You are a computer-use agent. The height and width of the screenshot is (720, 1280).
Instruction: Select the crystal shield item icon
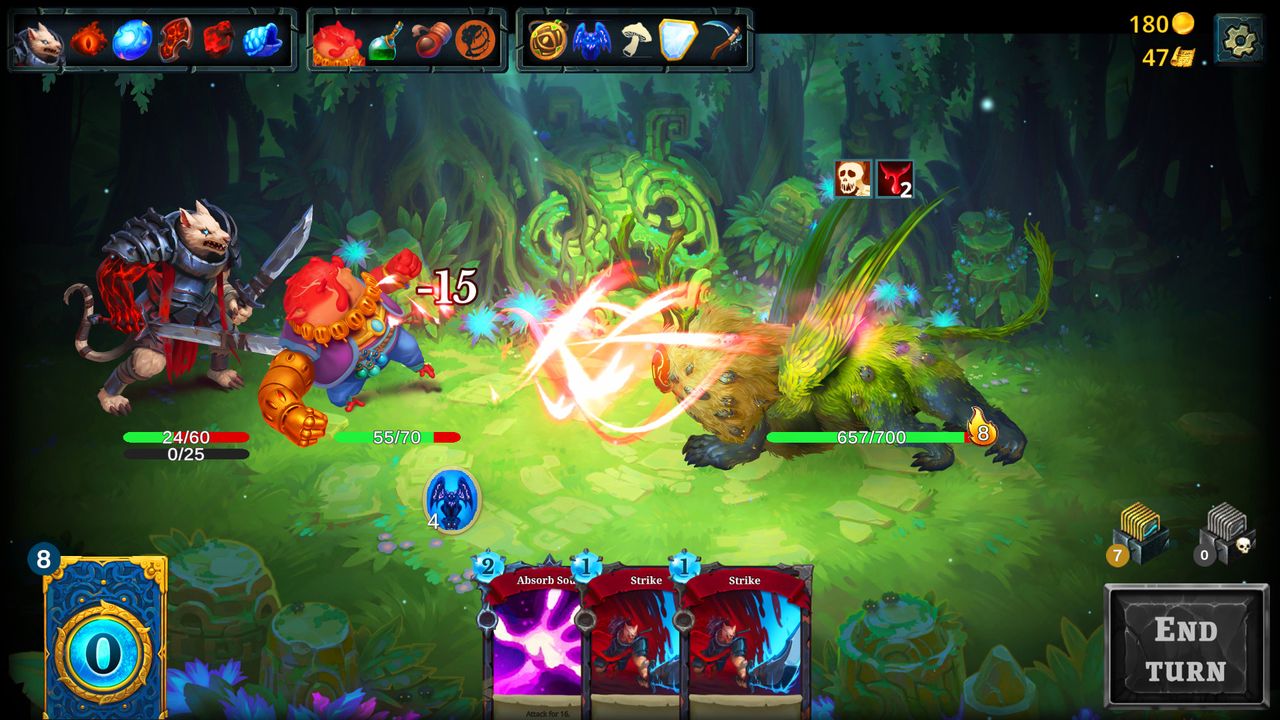pyautogui.click(x=677, y=42)
